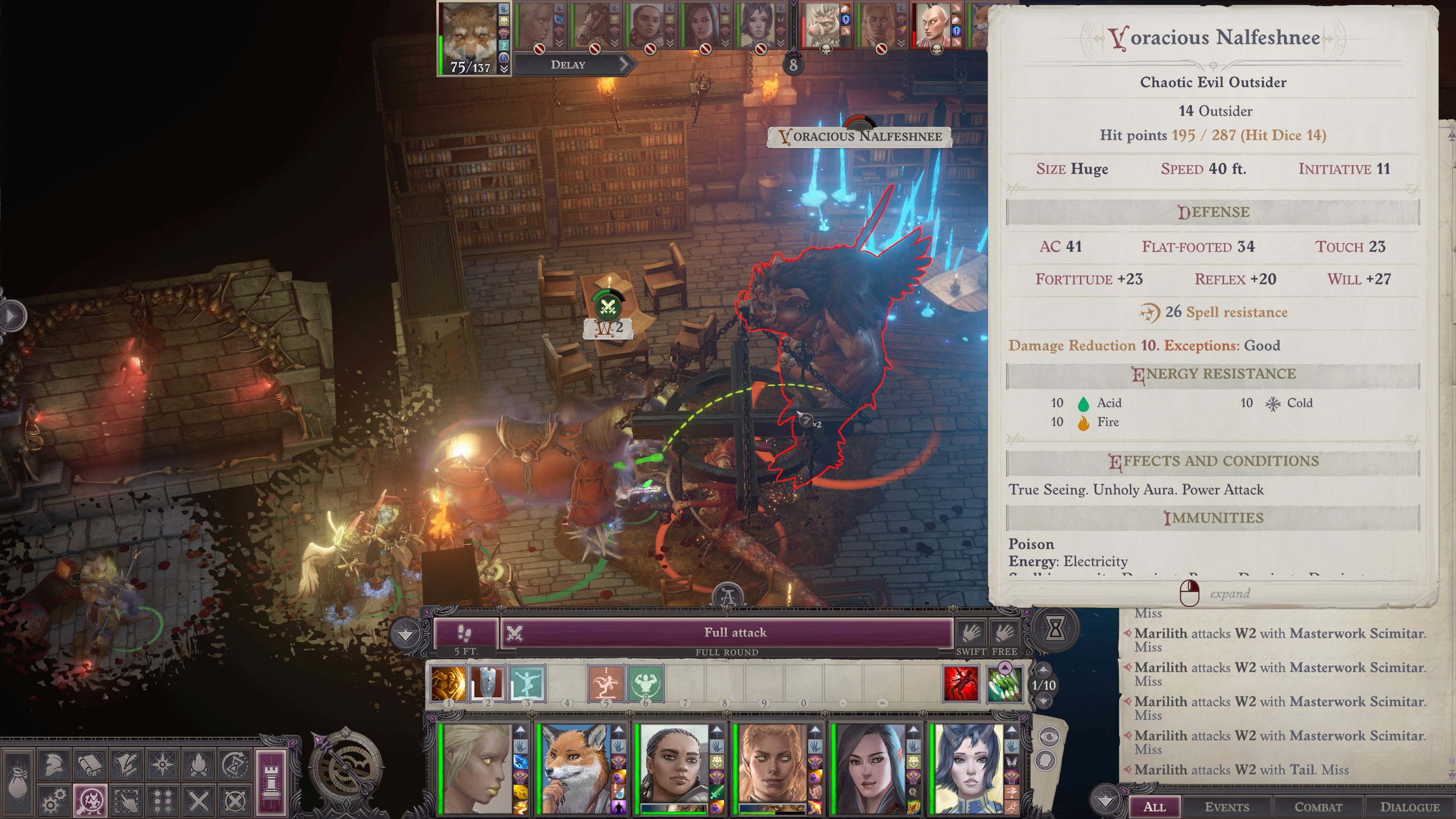Show the Dialogue log tab

pos(1409,806)
